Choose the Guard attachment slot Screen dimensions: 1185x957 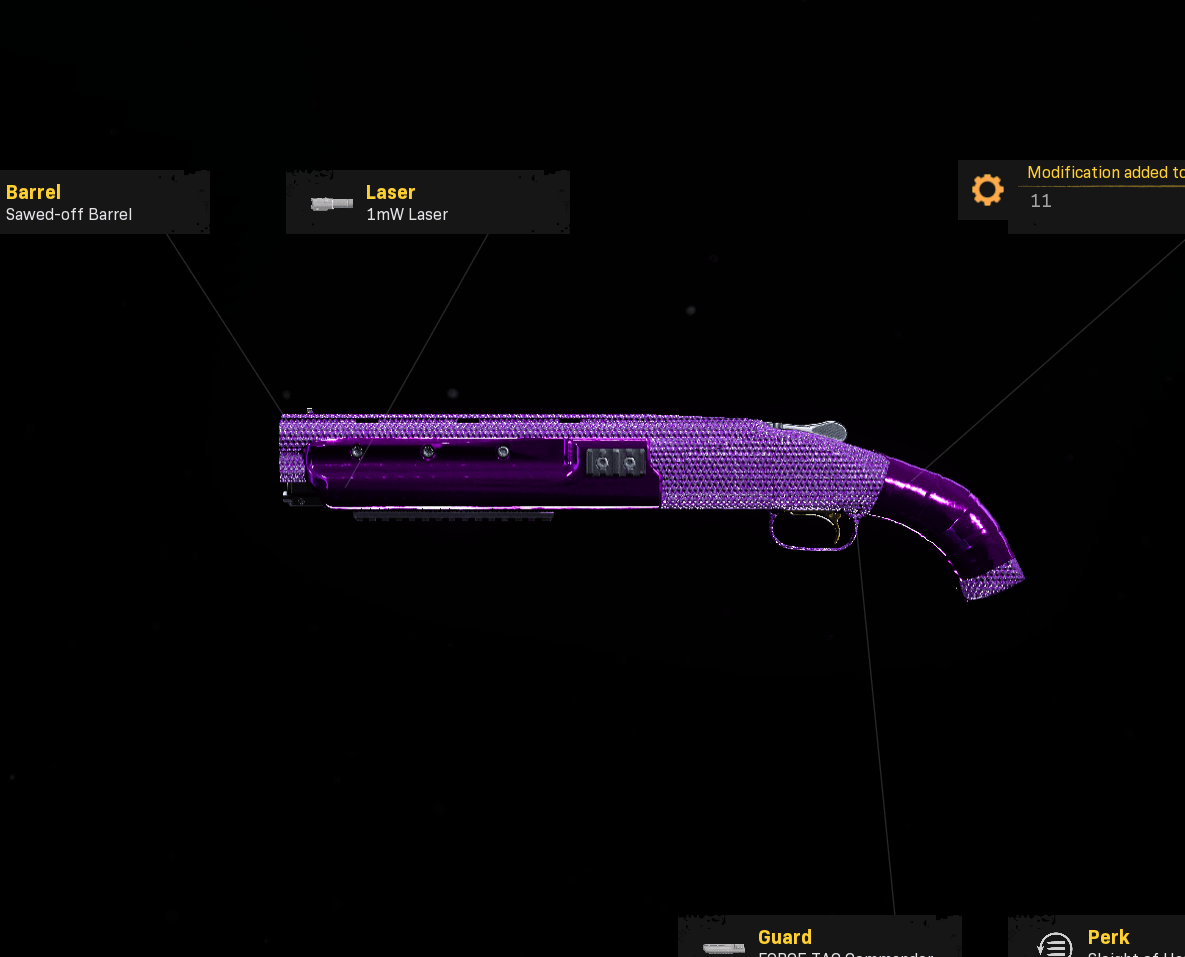pyautogui.click(x=819, y=938)
